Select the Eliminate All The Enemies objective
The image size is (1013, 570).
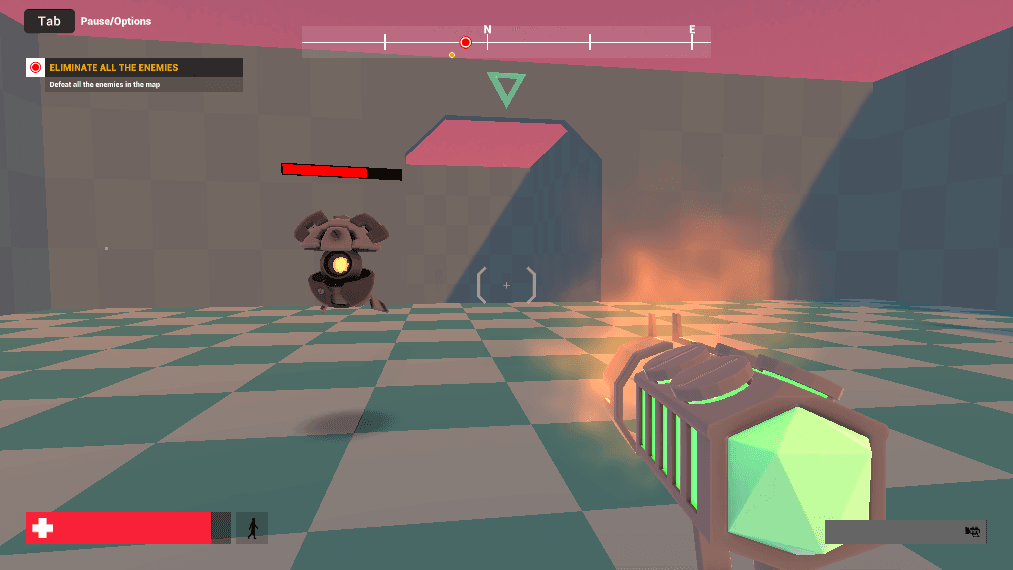[x=114, y=68]
